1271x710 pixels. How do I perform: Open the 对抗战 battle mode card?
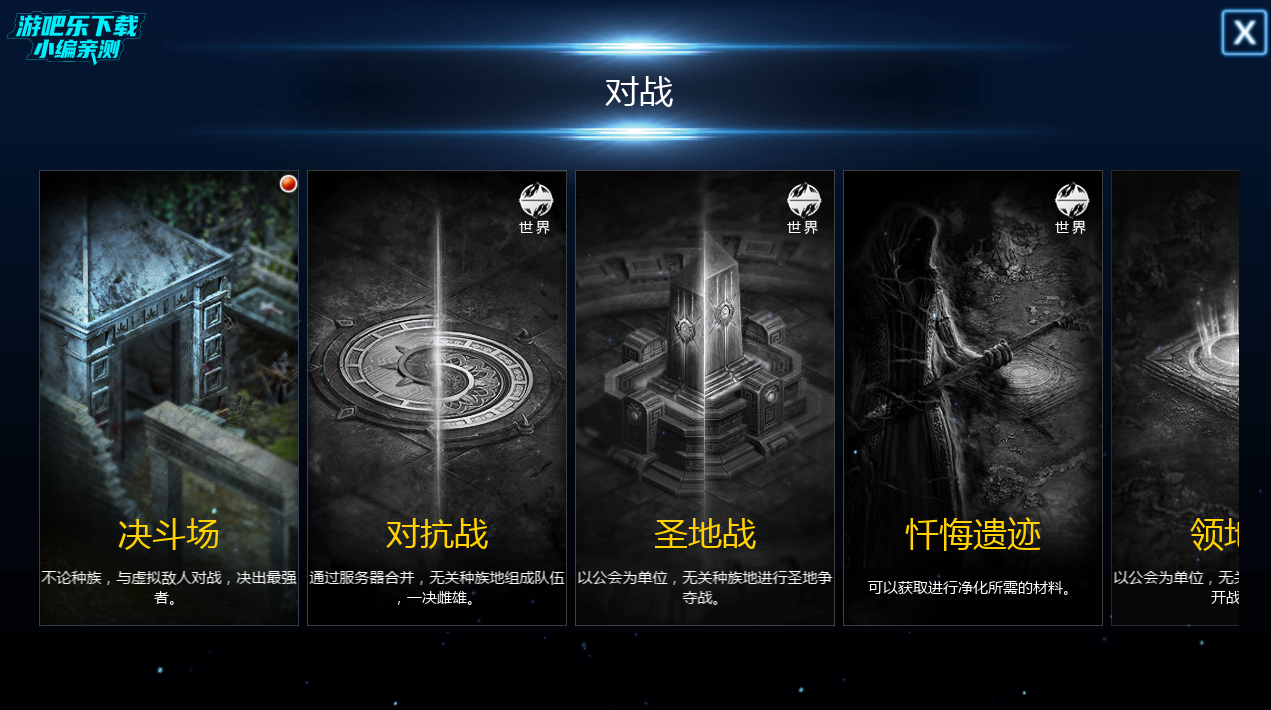tap(437, 398)
